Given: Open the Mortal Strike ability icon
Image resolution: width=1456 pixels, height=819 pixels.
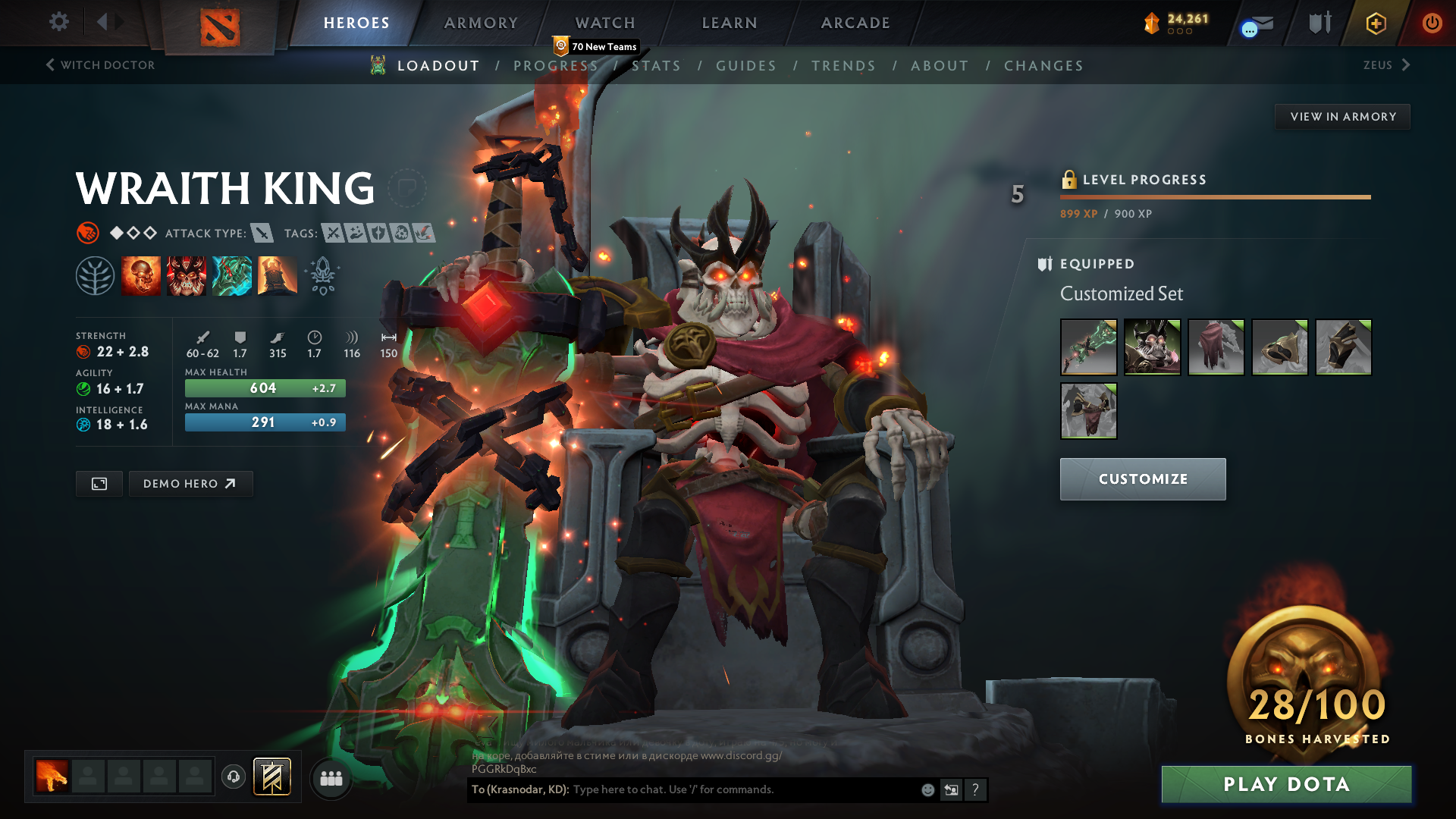Looking at the screenshot, I should point(232,275).
